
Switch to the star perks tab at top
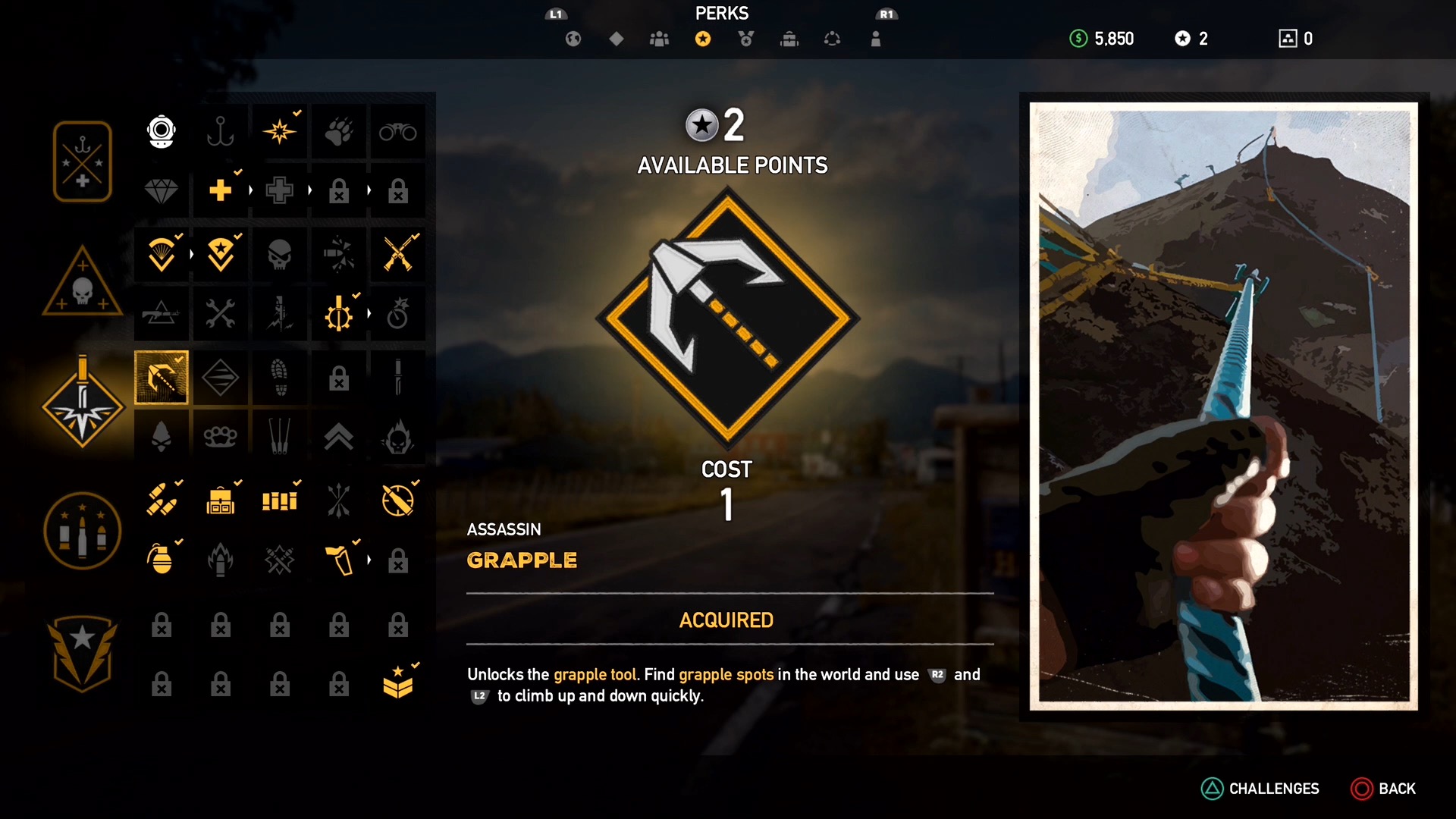click(x=702, y=39)
